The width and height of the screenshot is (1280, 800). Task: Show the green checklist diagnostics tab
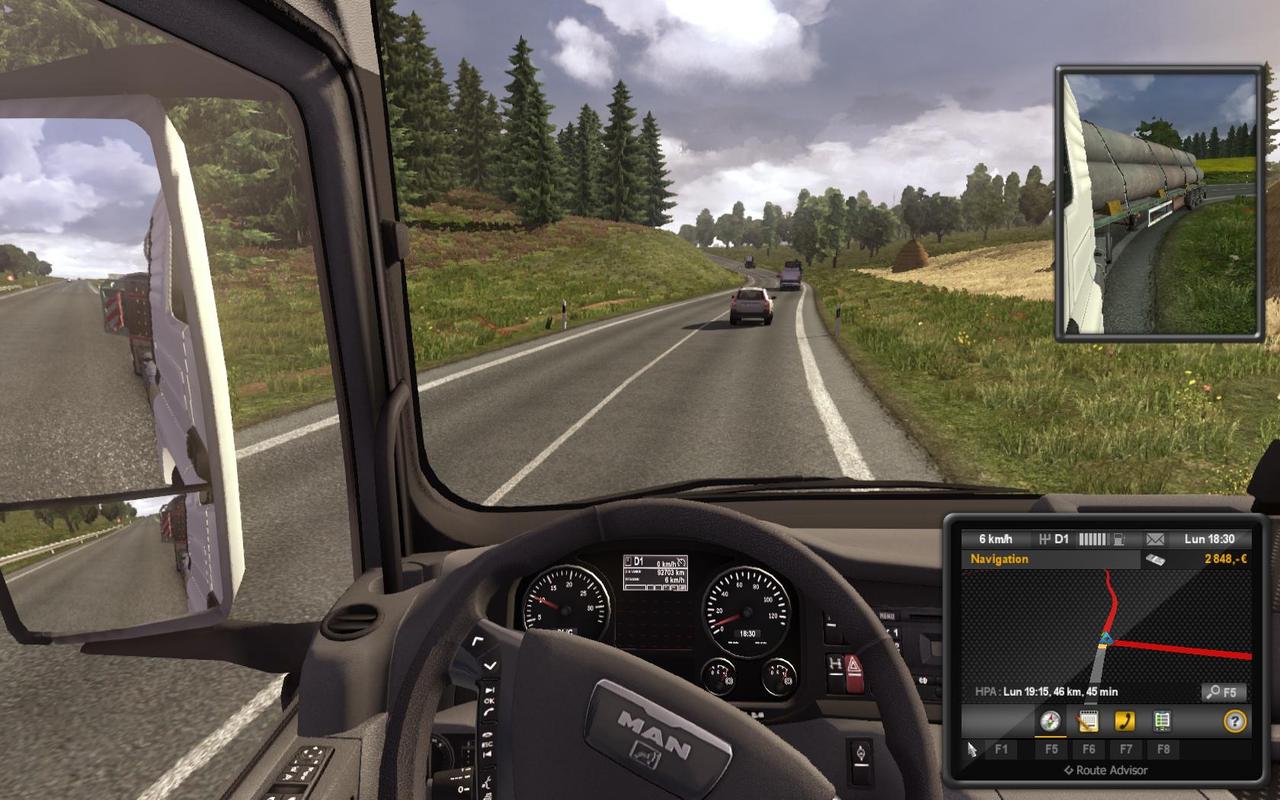pyautogui.click(x=1161, y=720)
